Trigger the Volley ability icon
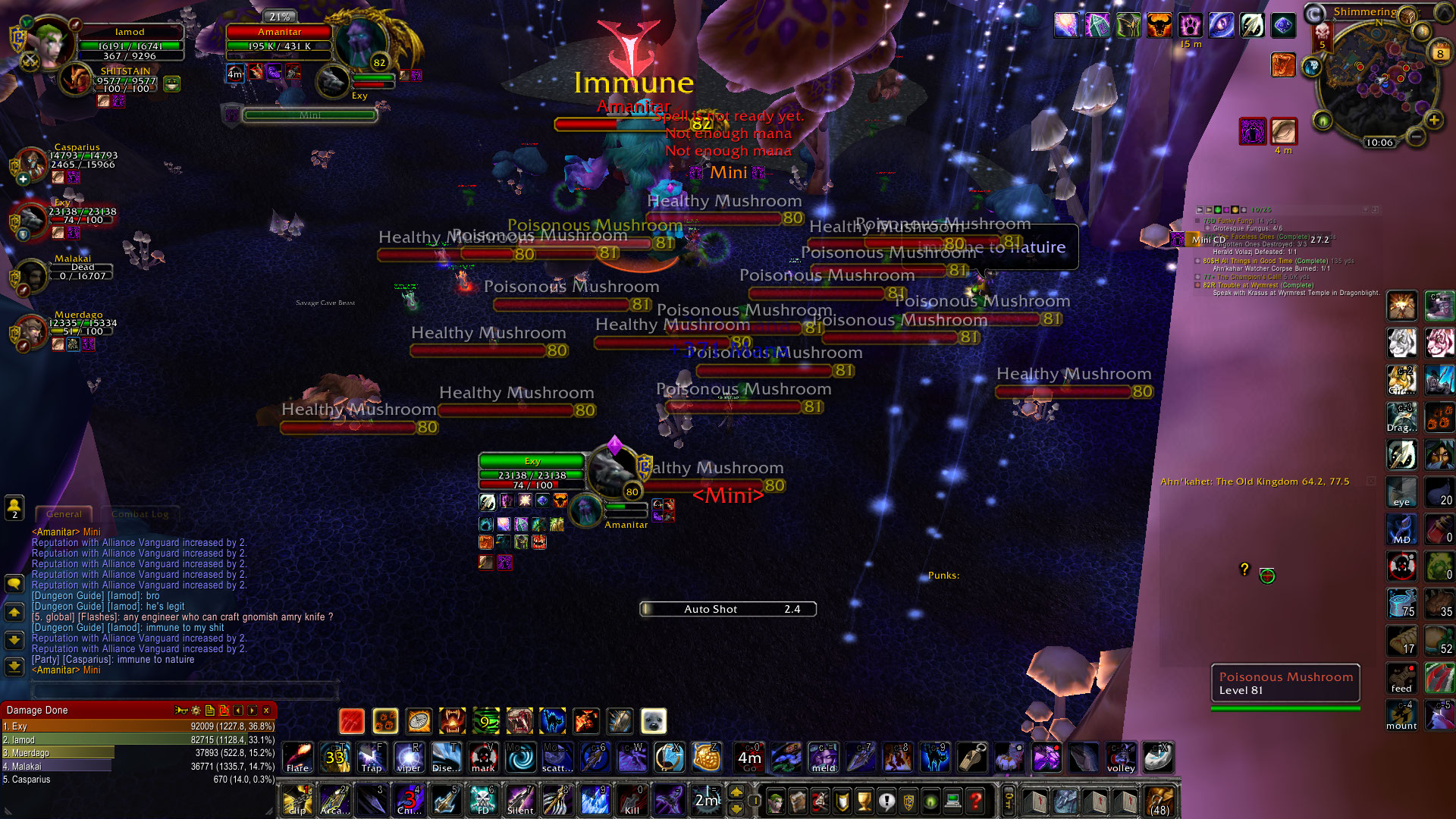This screenshot has width=1456, height=819. 1122,757
